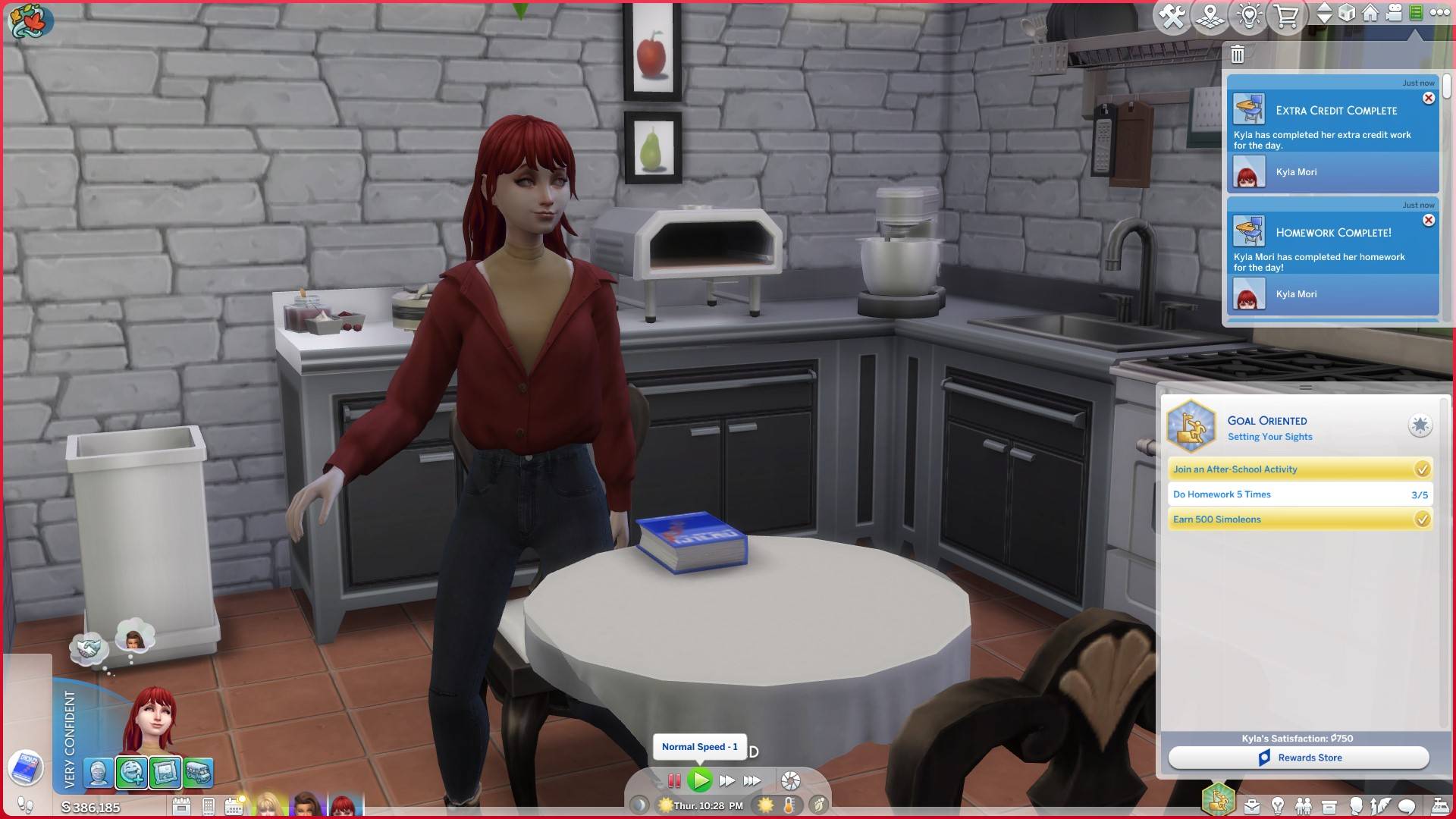Image resolution: width=1456 pixels, height=819 pixels.
Task: Open the Rewards Store button
Action: tap(1300, 757)
